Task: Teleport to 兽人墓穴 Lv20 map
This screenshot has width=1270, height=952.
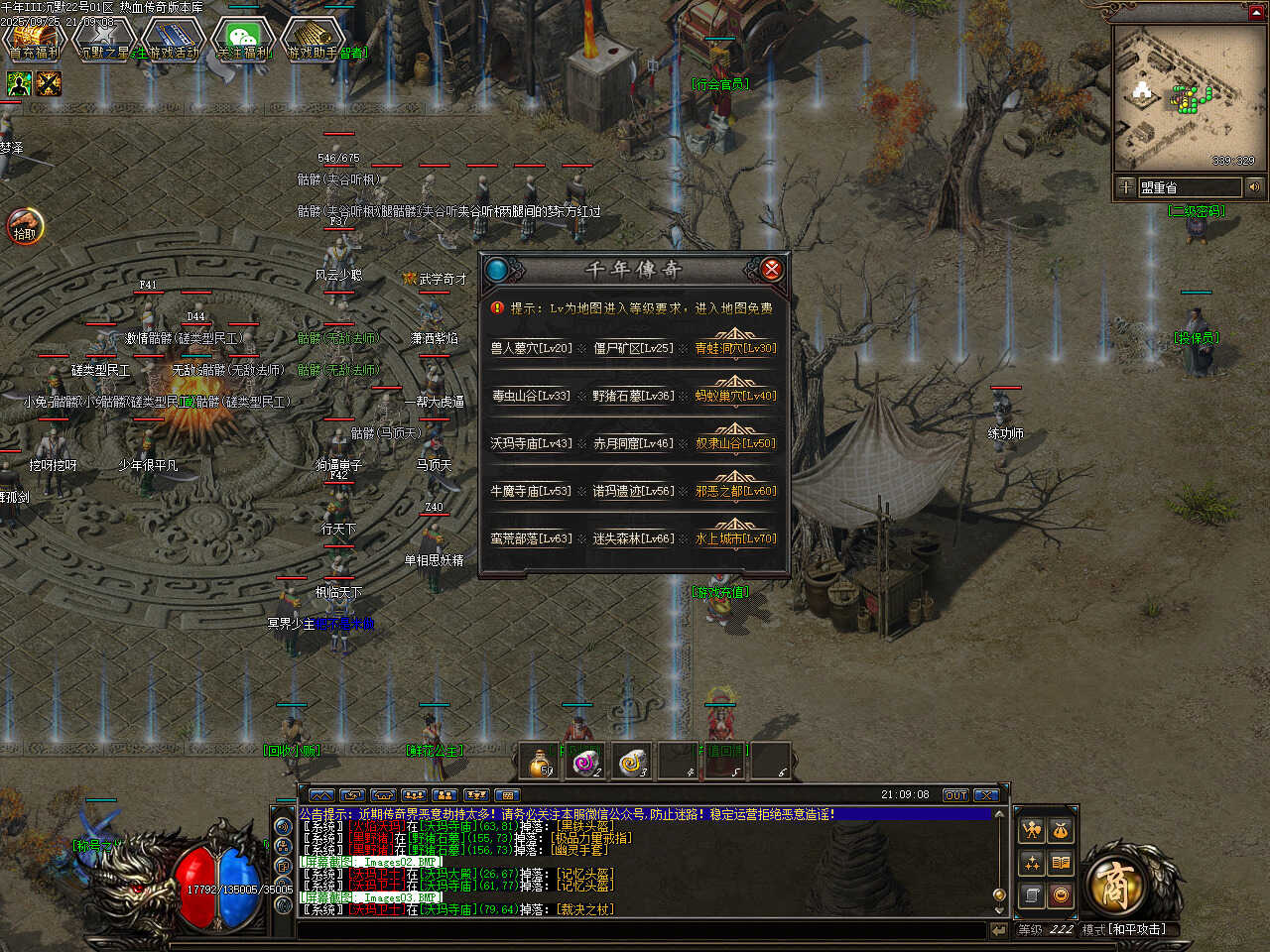Action: point(531,349)
